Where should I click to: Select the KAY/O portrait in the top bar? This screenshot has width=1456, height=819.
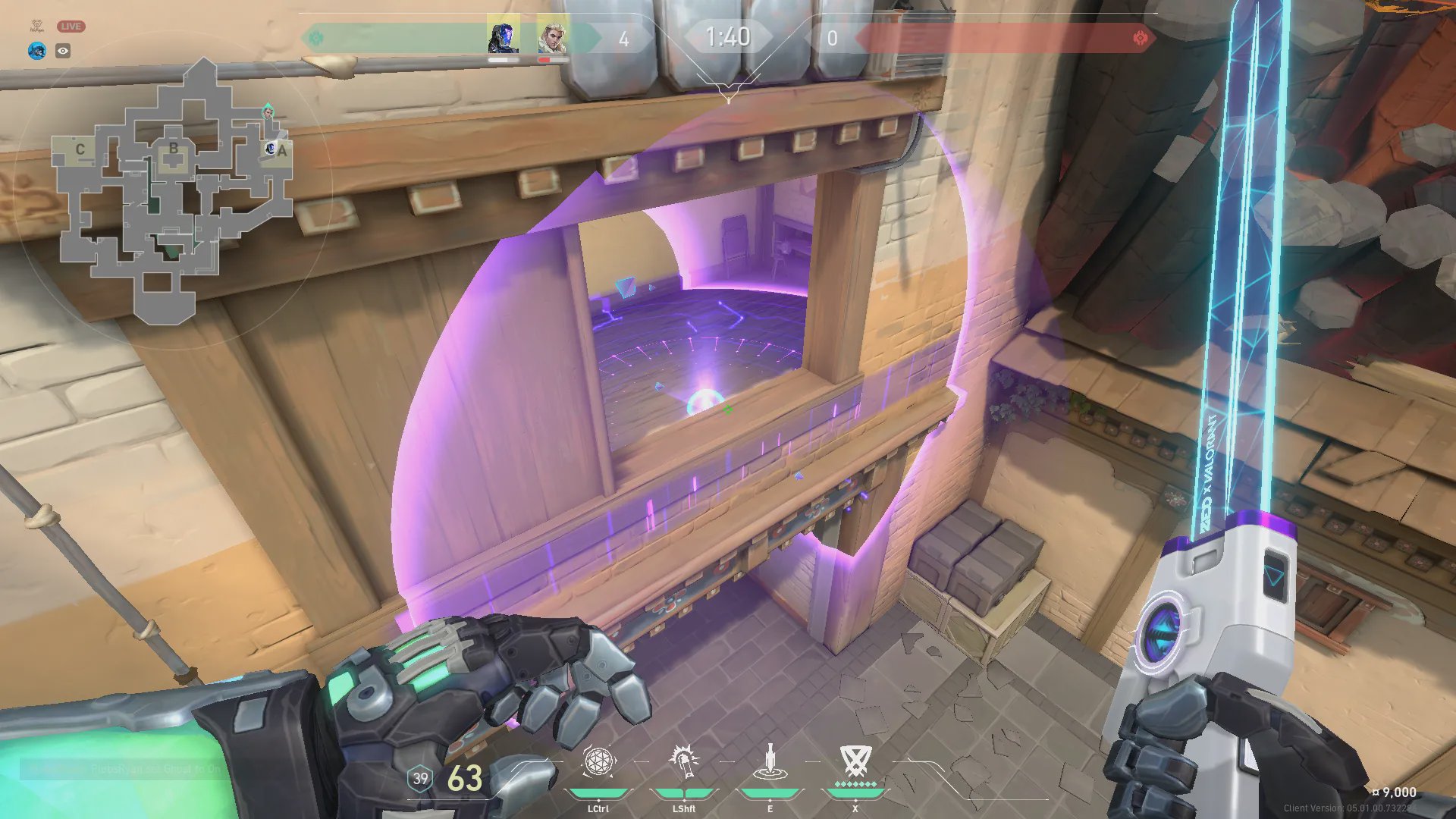504,36
